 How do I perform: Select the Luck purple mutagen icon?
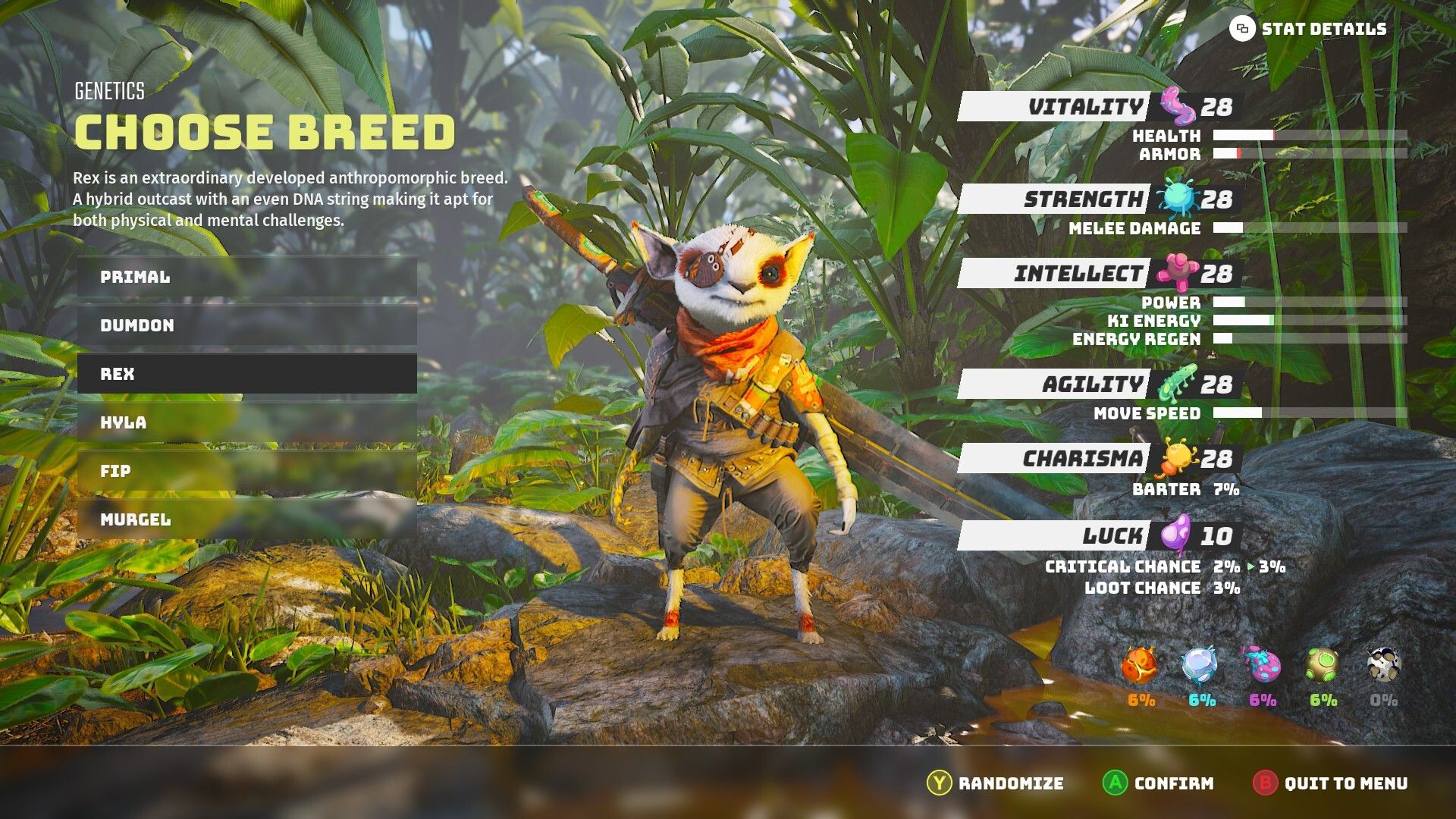1178,535
